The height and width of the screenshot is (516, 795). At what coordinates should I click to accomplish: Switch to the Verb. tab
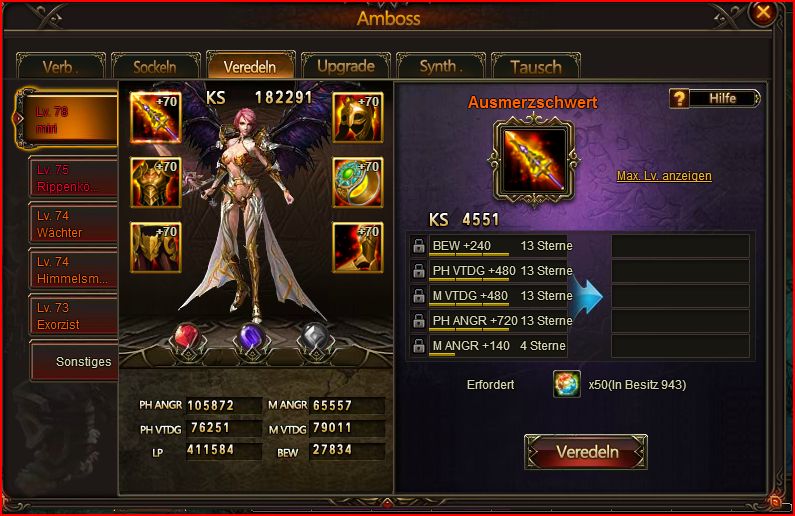pyautogui.click(x=60, y=67)
